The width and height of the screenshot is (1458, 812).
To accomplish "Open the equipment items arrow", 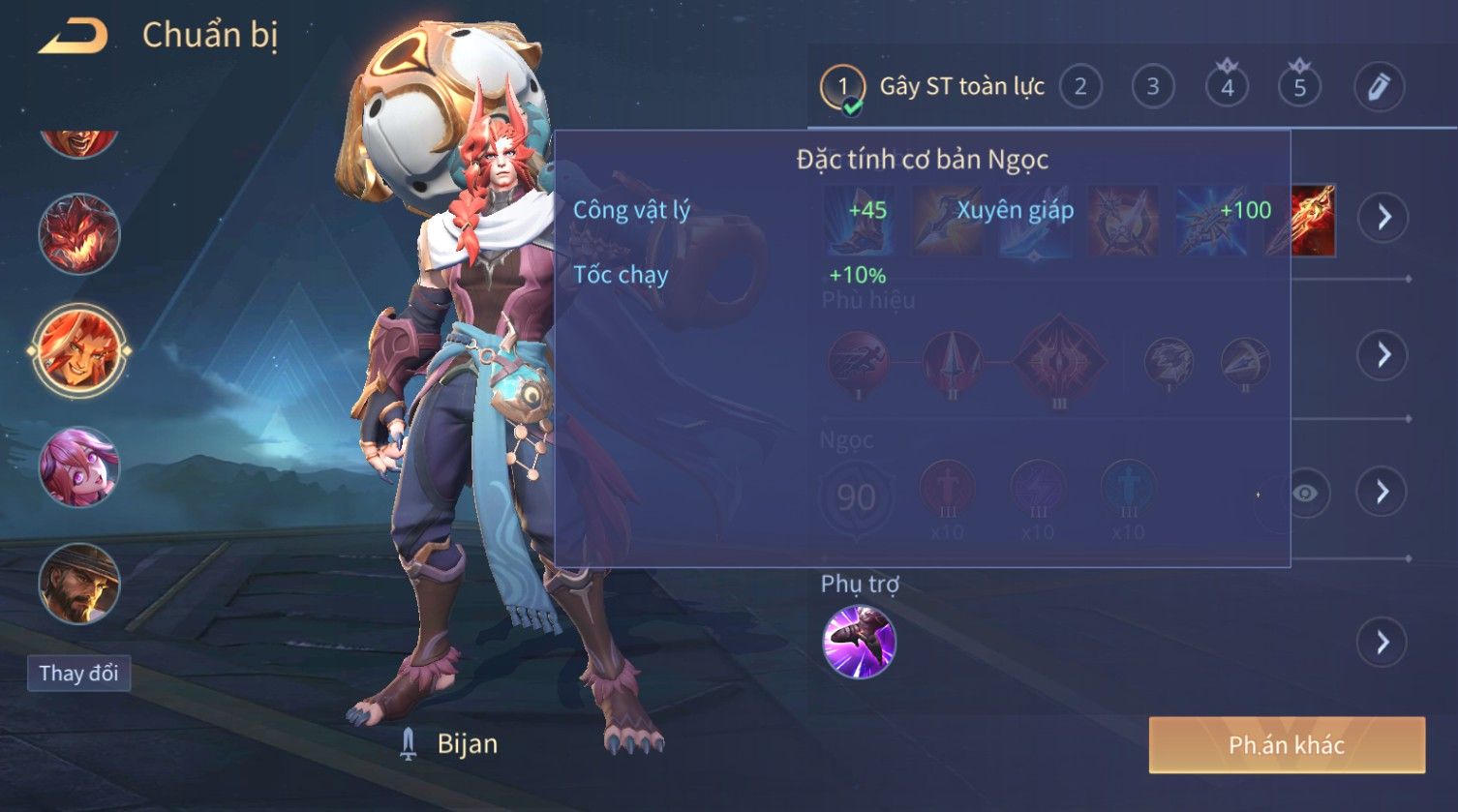I will 1382,217.
